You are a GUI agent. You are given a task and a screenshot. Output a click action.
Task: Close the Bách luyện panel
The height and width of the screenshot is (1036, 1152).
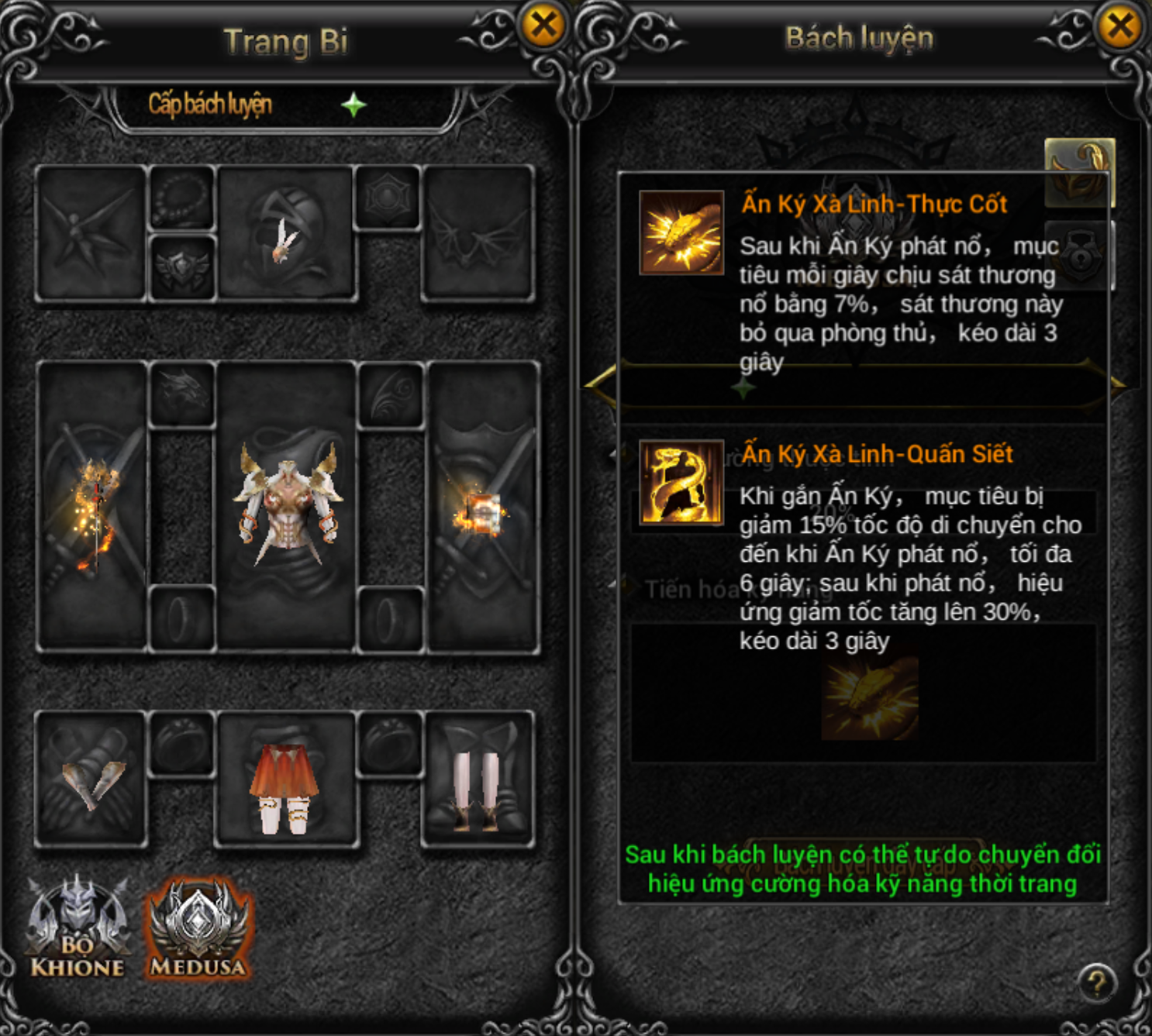coord(1119,26)
